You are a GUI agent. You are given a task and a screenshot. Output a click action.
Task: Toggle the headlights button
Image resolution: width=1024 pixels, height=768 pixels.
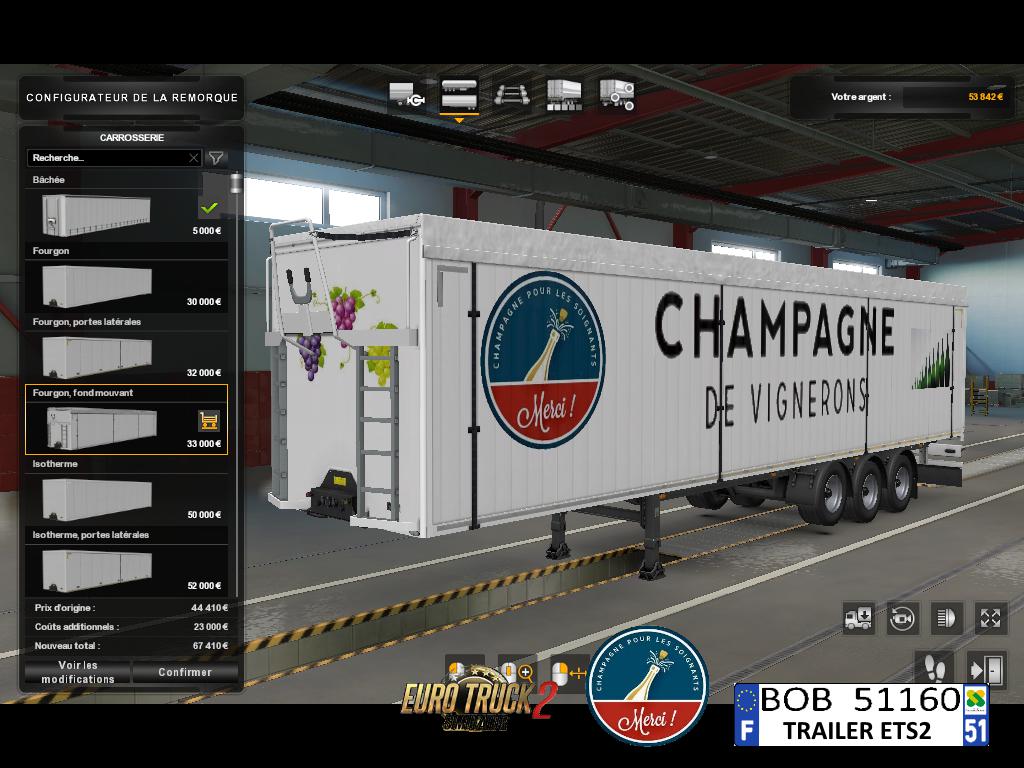pyautogui.click(x=946, y=618)
